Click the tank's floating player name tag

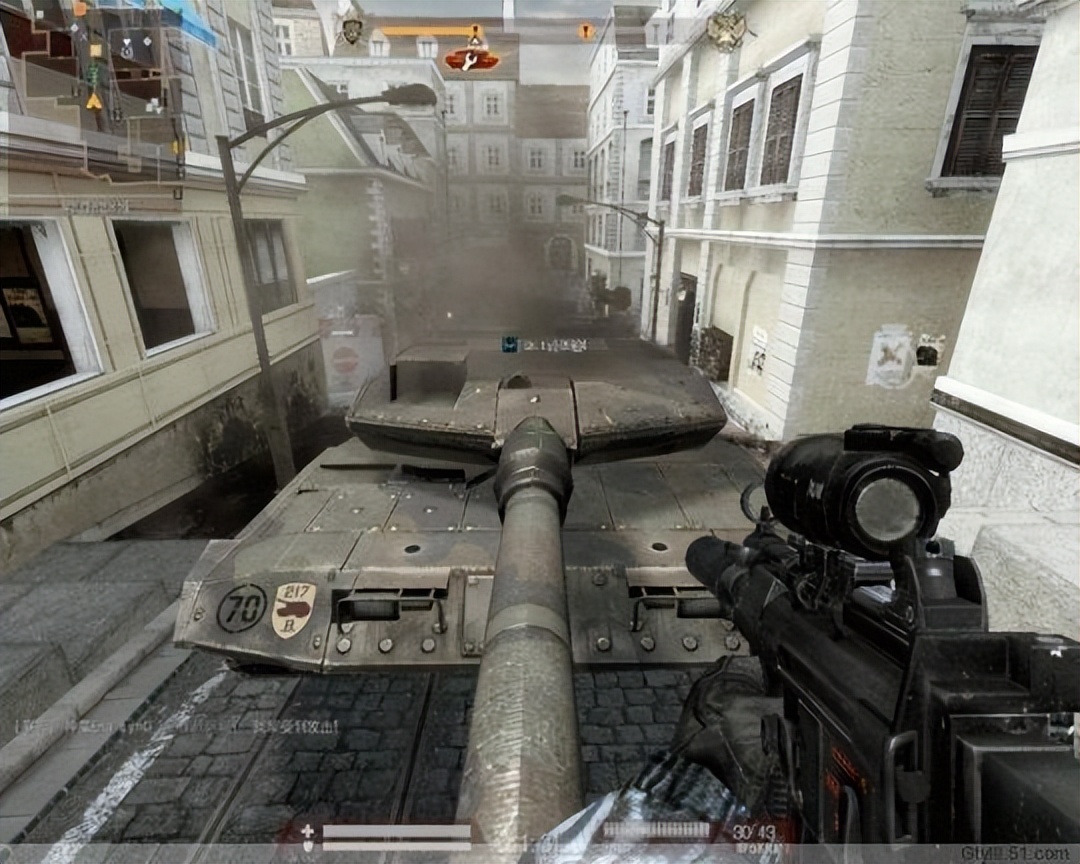click(545, 345)
